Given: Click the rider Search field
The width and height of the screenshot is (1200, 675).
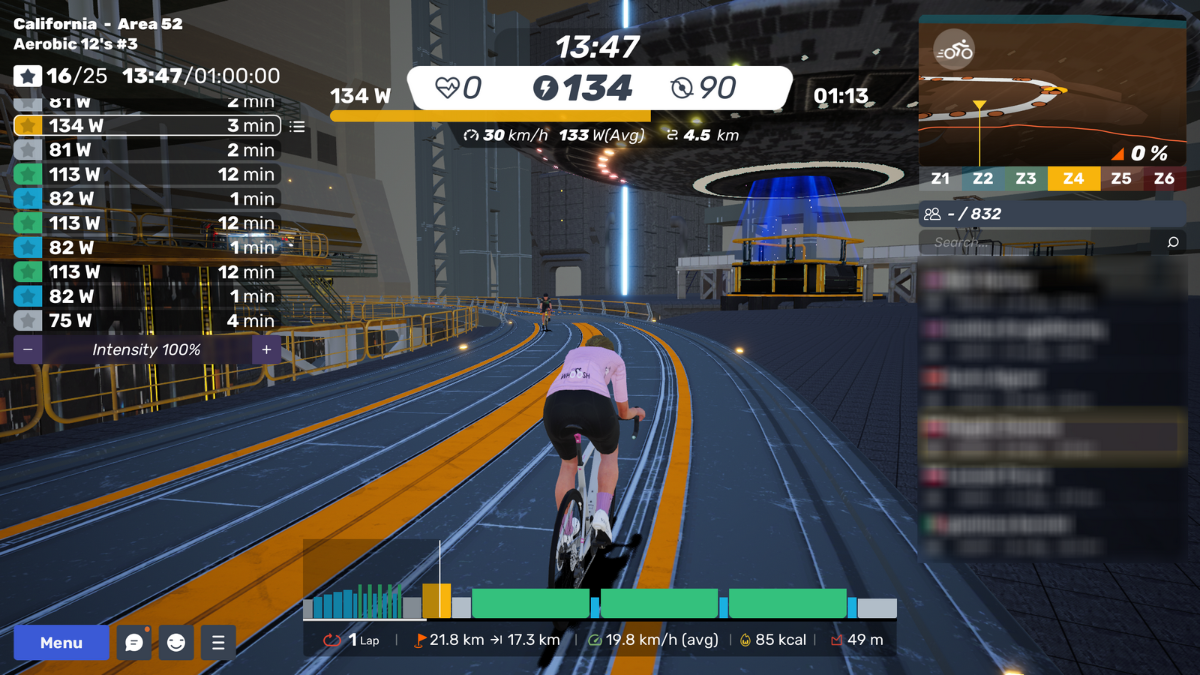Looking at the screenshot, I should 1040,242.
